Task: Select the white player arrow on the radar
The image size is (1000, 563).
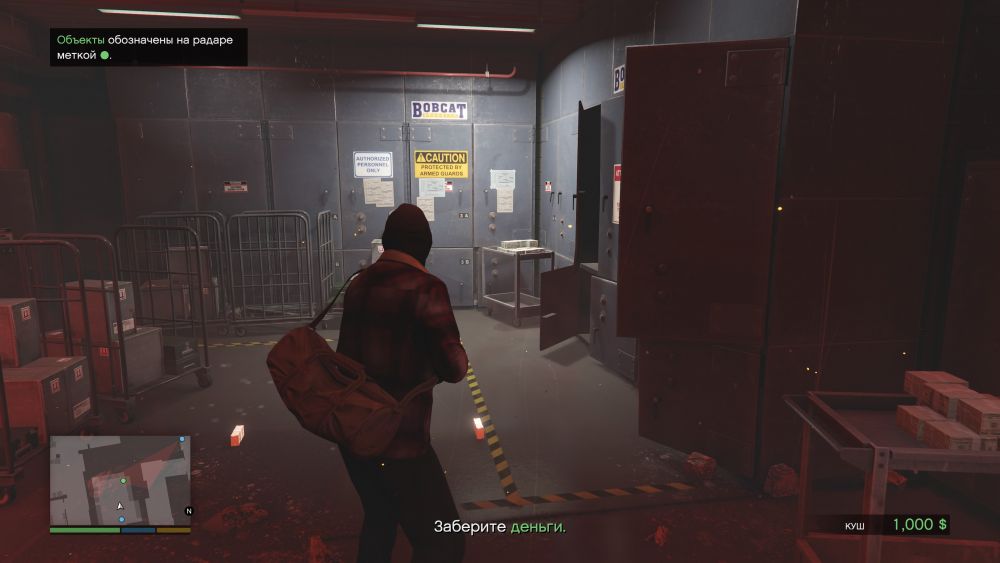Action: pyautogui.click(x=120, y=507)
